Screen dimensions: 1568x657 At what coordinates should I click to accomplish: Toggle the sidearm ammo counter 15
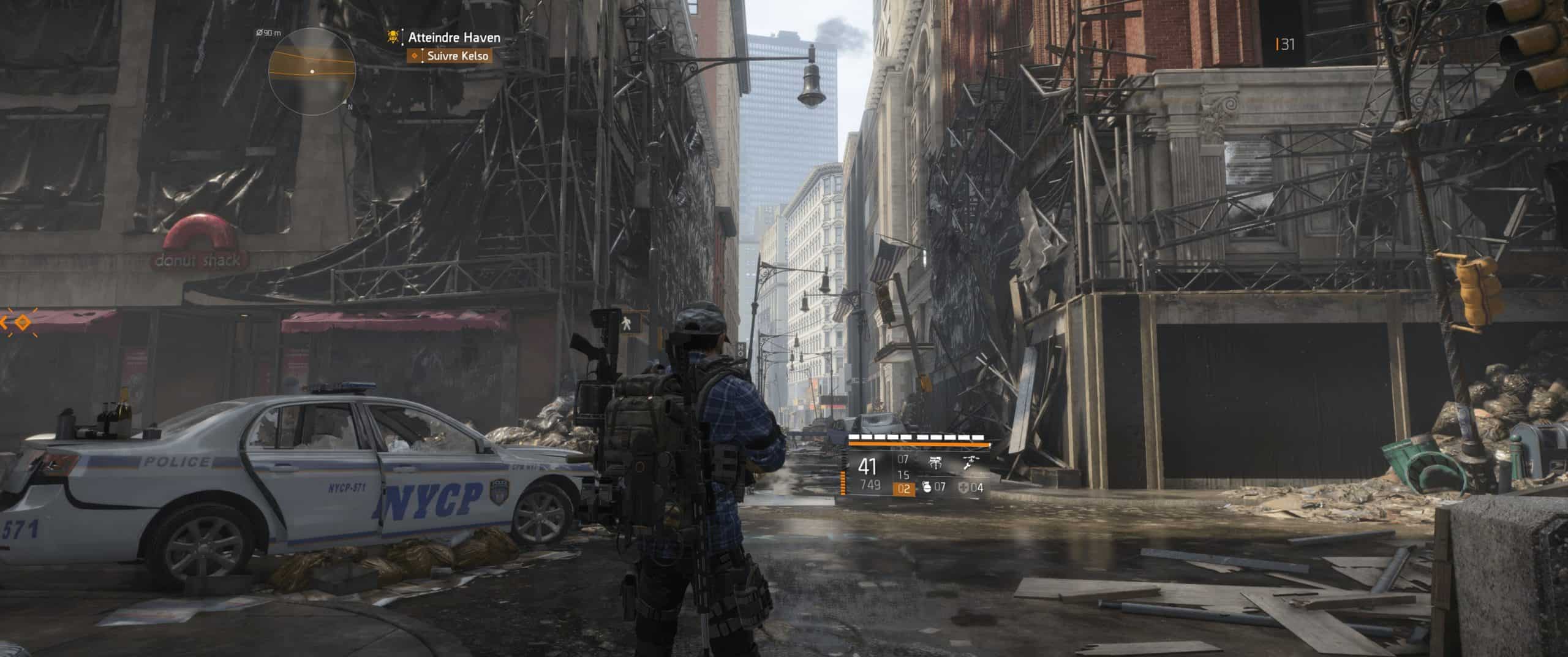click(x=903, y=477)
